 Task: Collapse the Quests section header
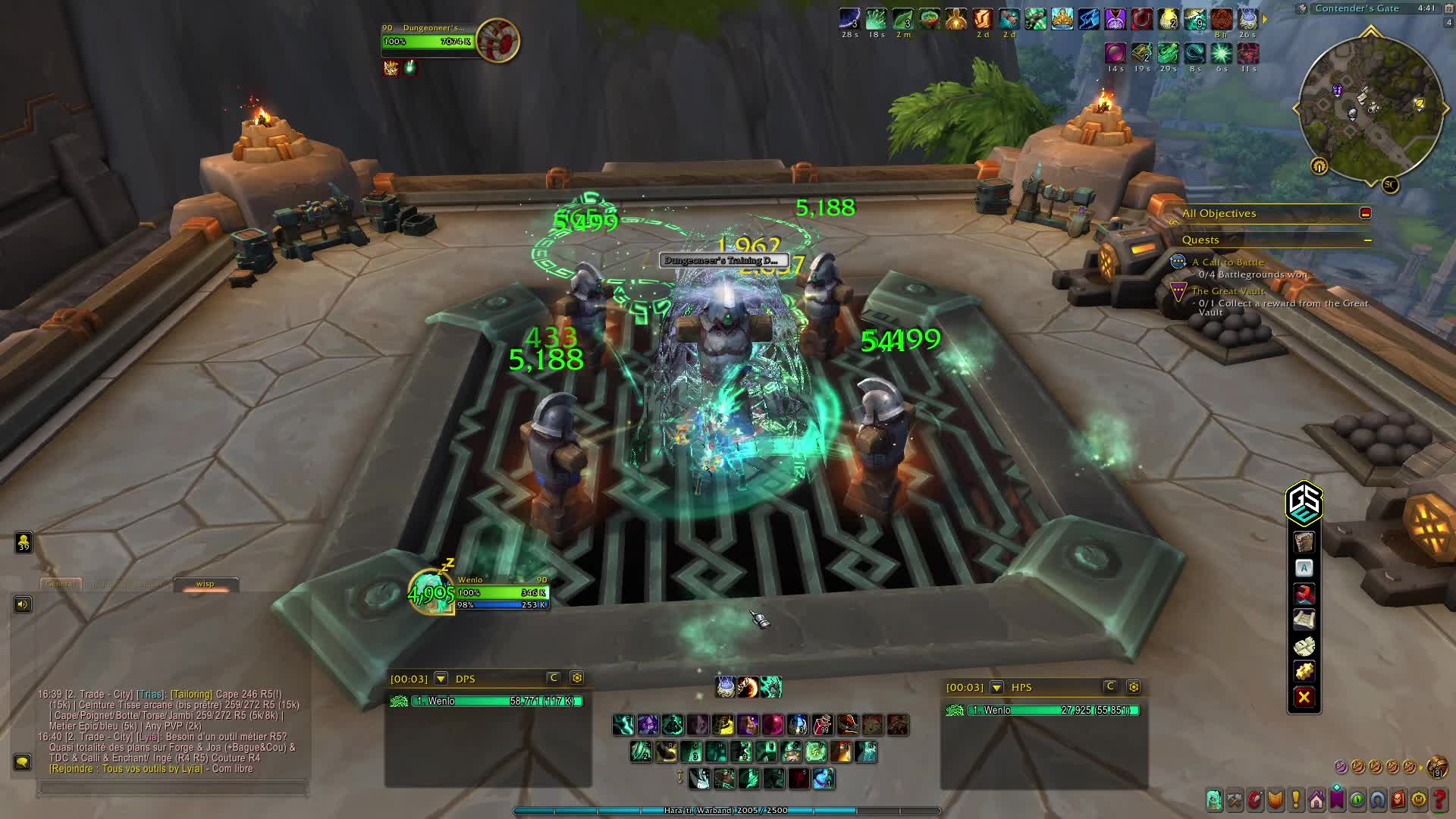pos(1367,240)
